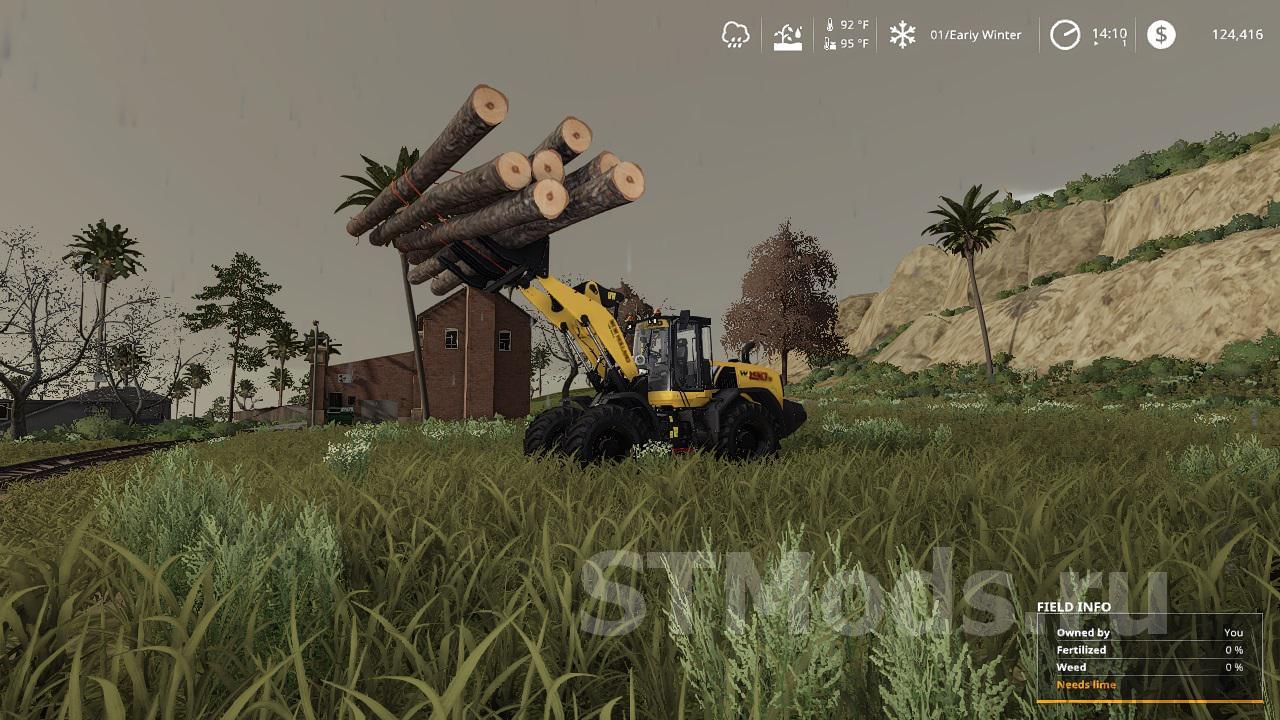The image size is (1280, 720).
Task: Select the snowflake season icon
Action: 905,33
